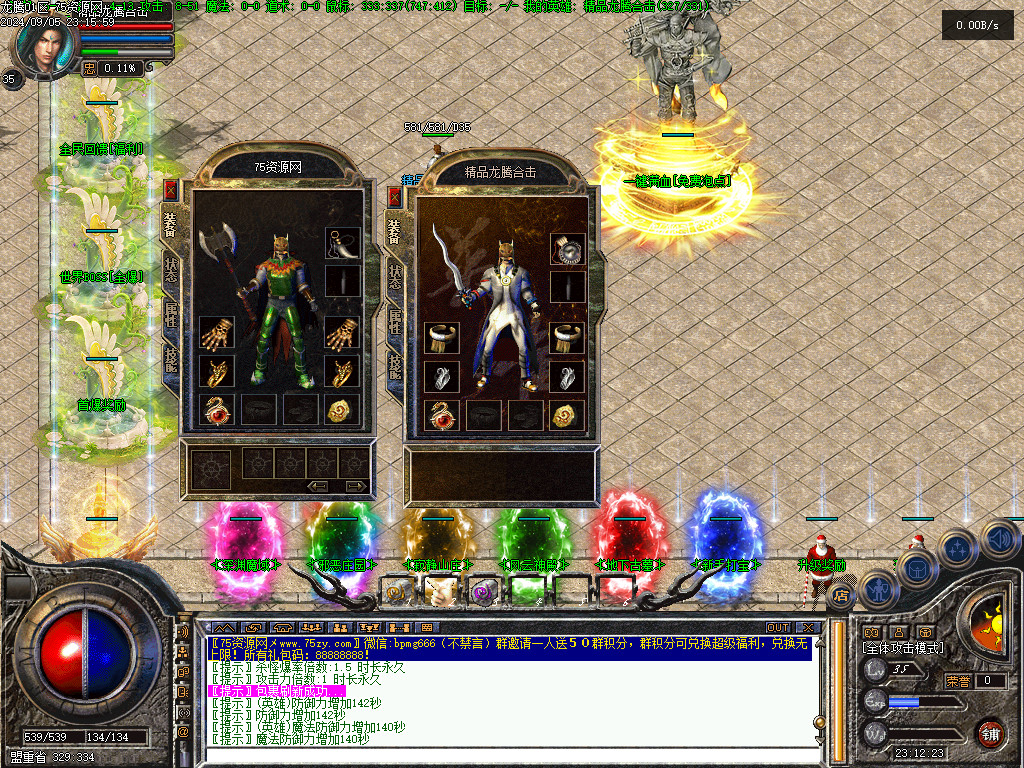This screenshot has width=1024, height=768.
Task: Open the 技能 tab in the 精品龙腾合击 panel
Action: (395, 366)
